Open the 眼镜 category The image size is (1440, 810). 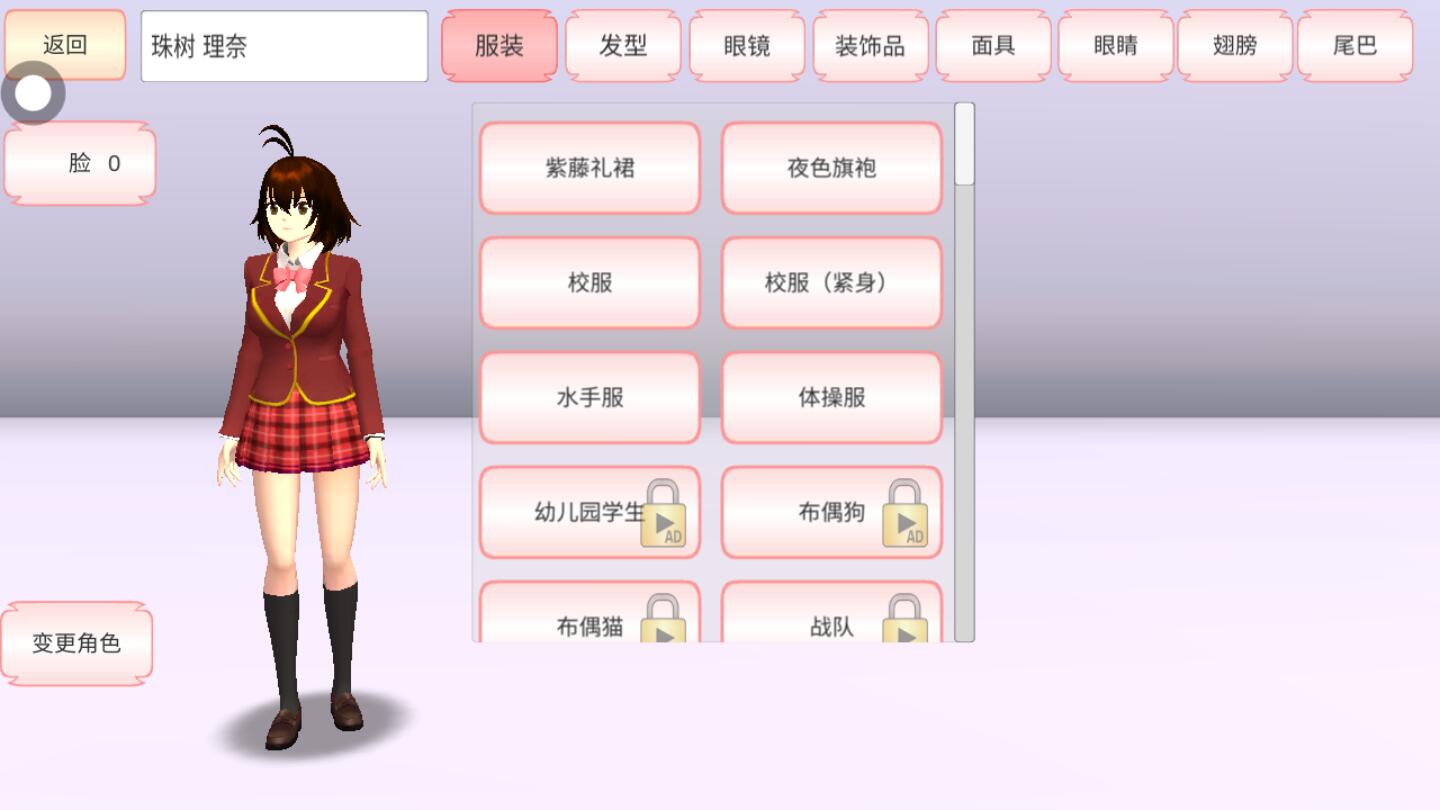point(746,44)
